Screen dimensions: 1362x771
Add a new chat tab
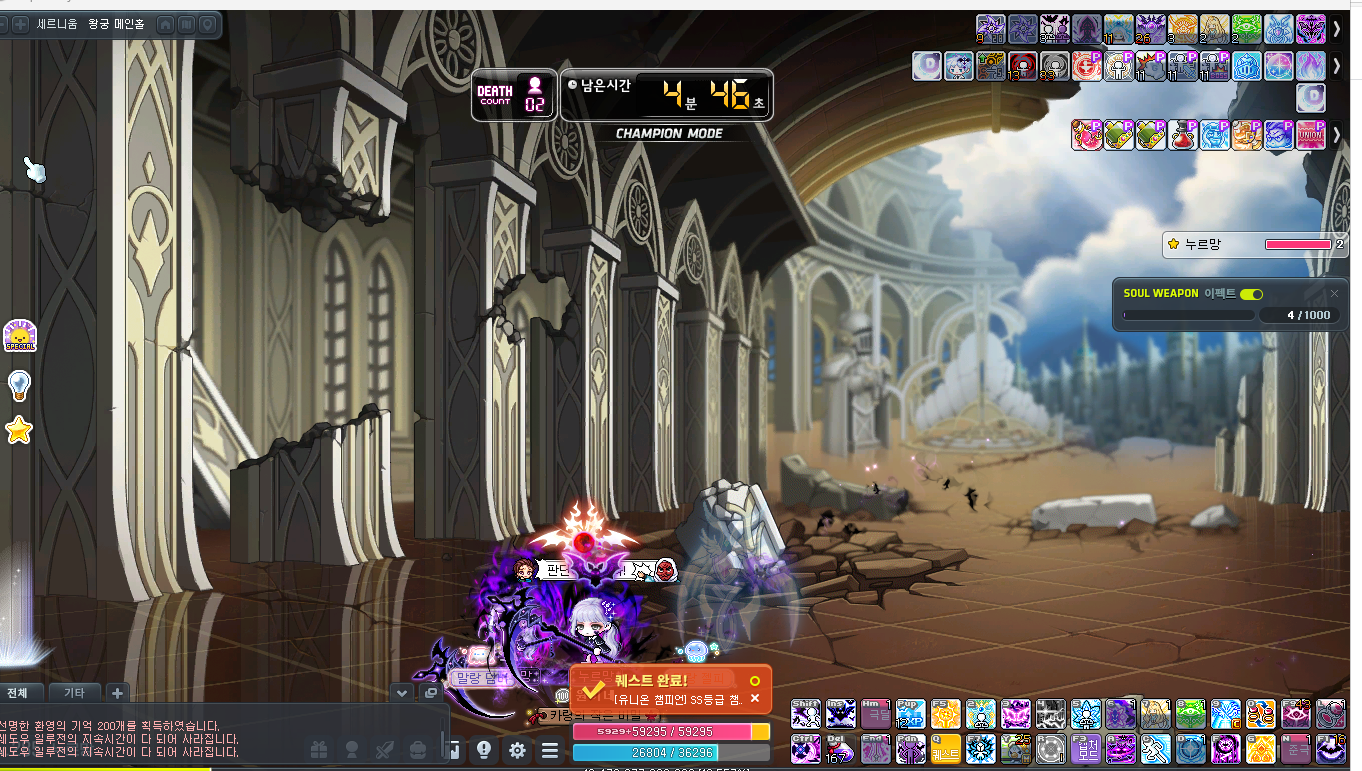pos(117,692)
